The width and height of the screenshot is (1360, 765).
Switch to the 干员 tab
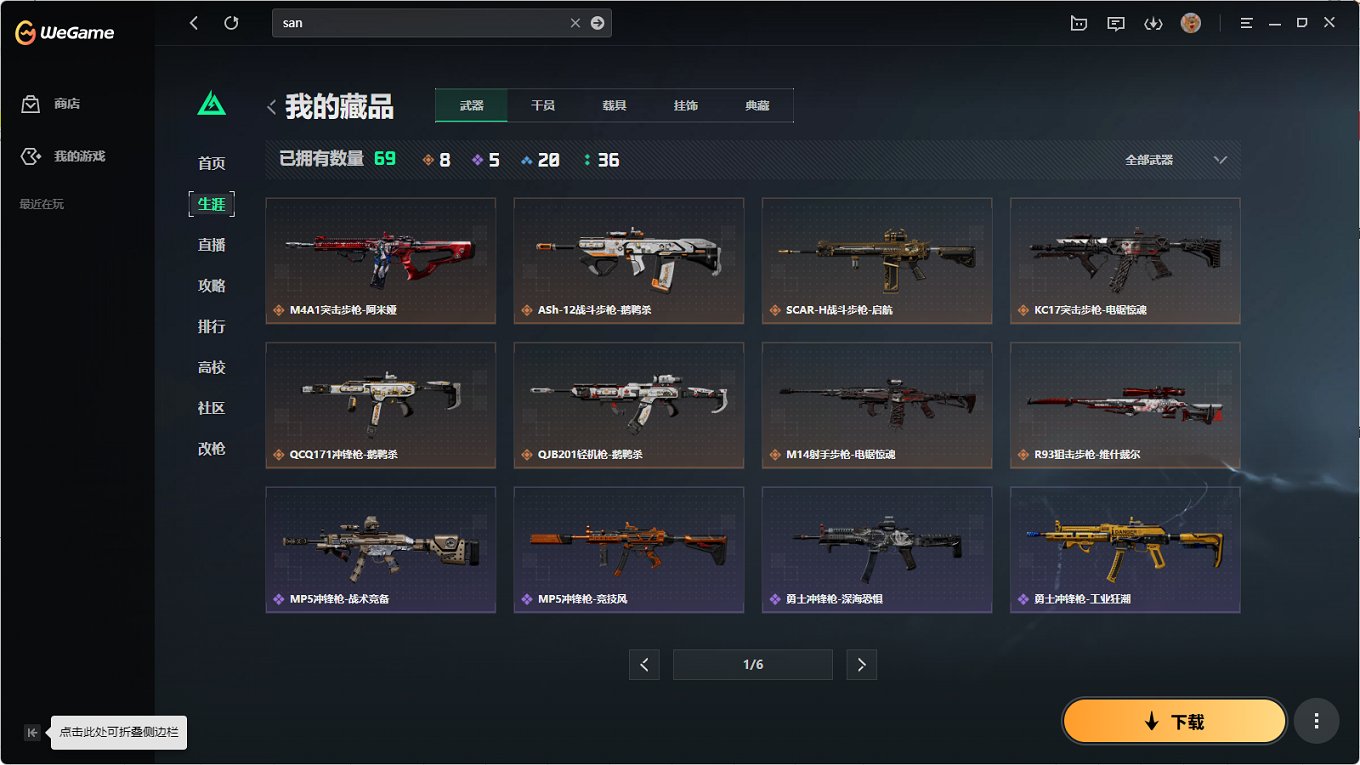click(x=542, y=104)
